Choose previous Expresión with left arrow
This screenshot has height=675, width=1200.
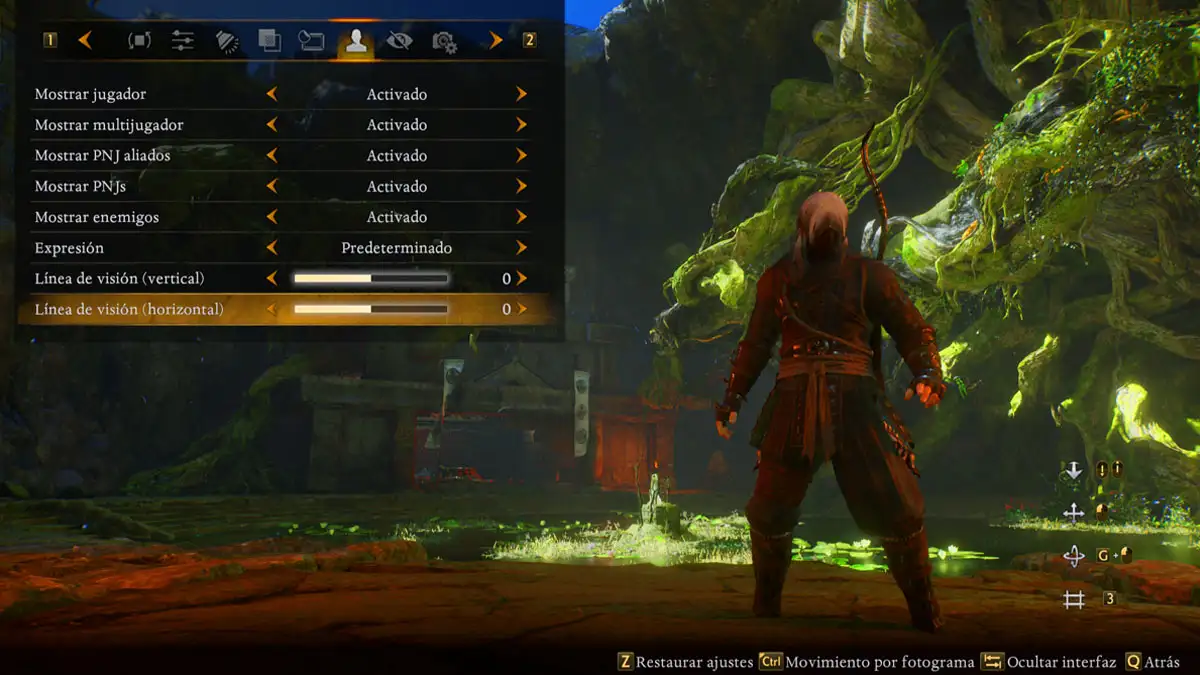[272, 248]
